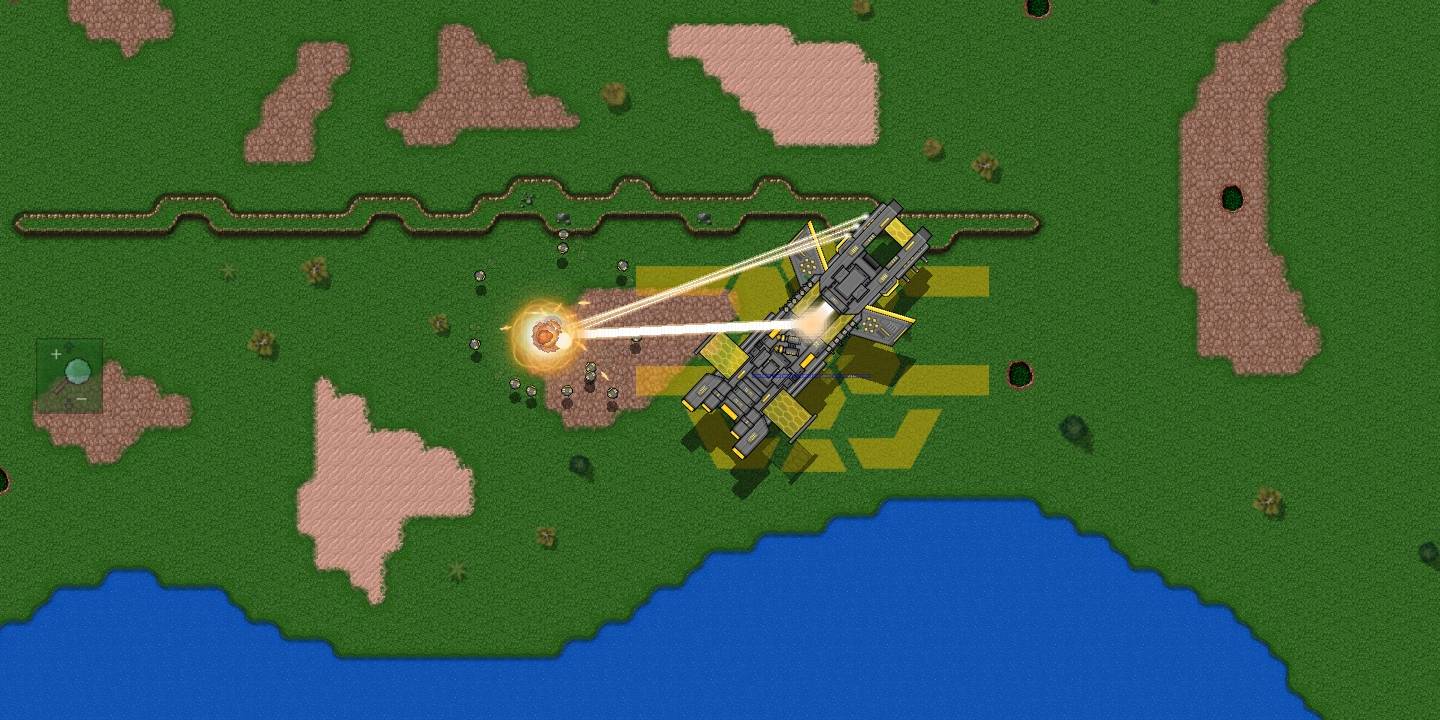Click the explosion impact effect

[x=545, y=335]
